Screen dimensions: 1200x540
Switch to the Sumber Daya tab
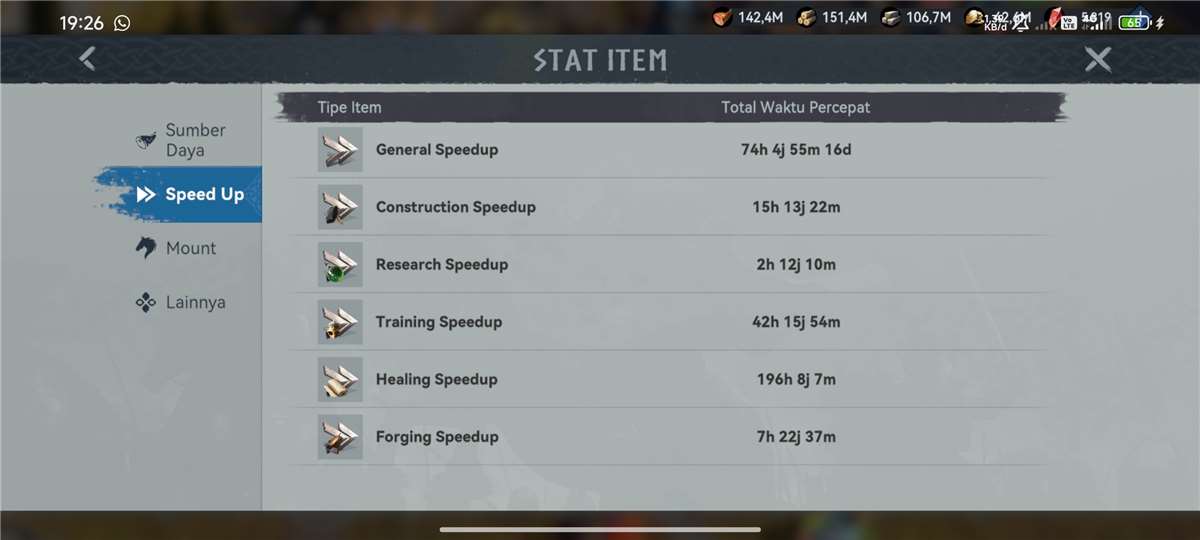click(x=183, y=140)
